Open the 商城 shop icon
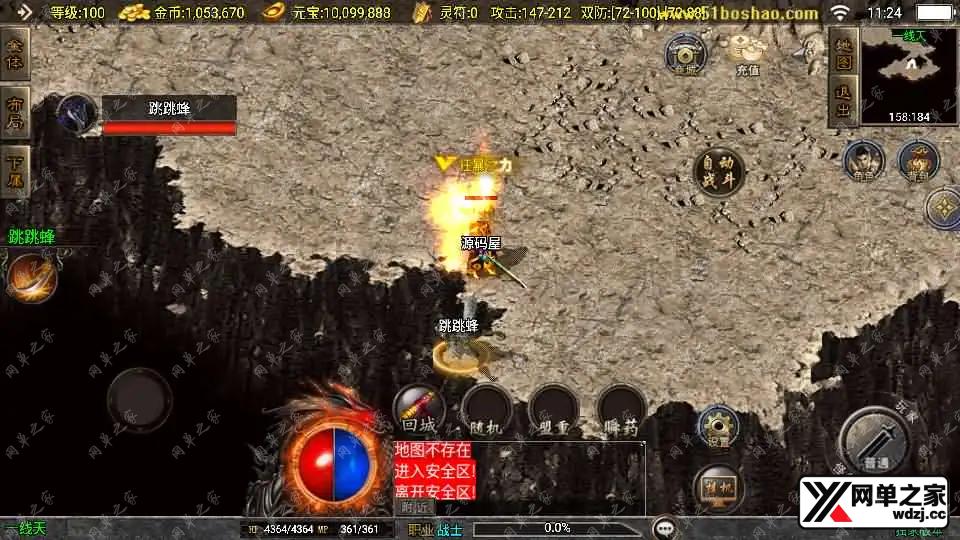Viewport: 960px width, 540px height. [686, 53]
